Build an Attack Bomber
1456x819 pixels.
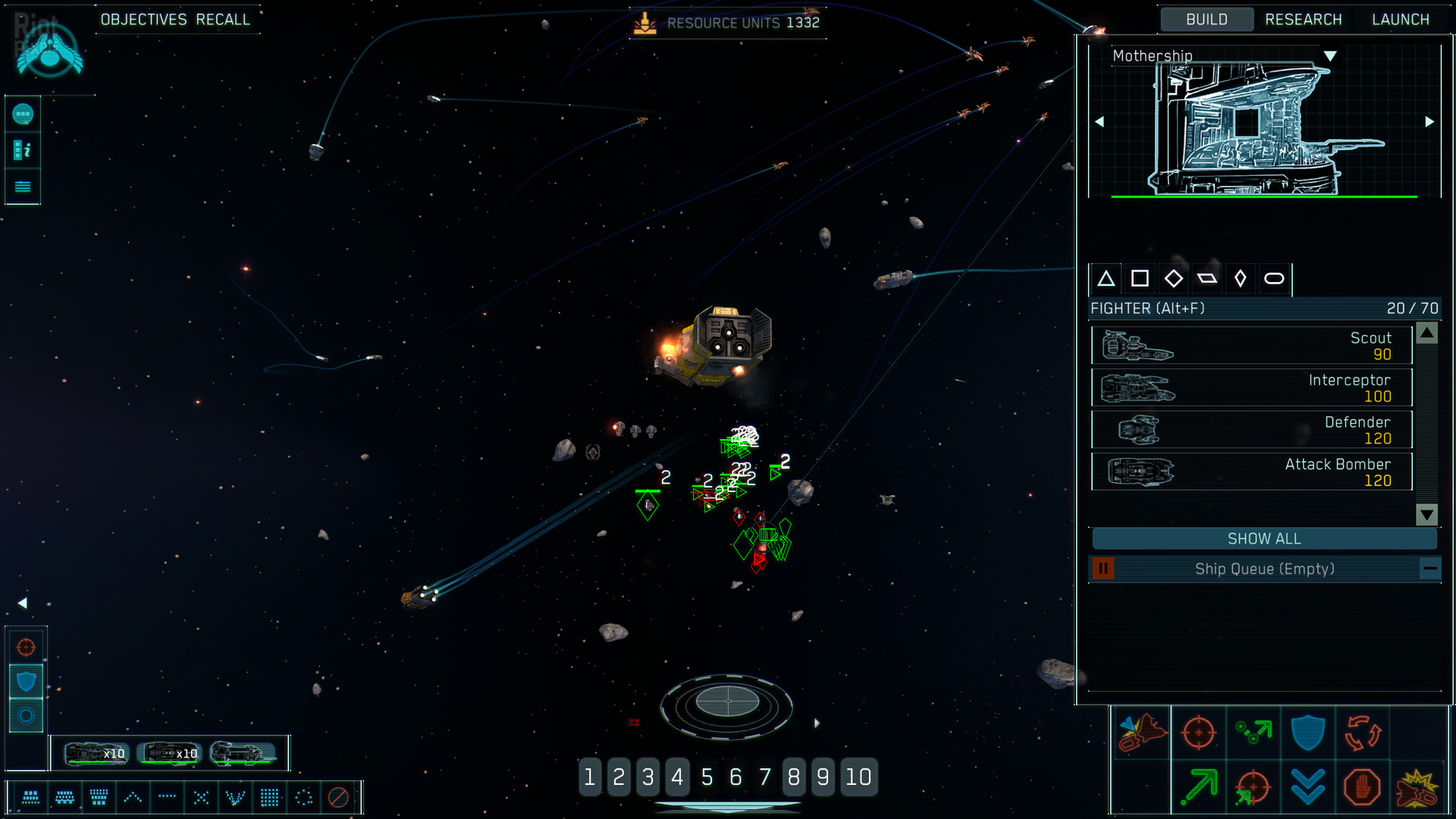(x=1251, y=472)
